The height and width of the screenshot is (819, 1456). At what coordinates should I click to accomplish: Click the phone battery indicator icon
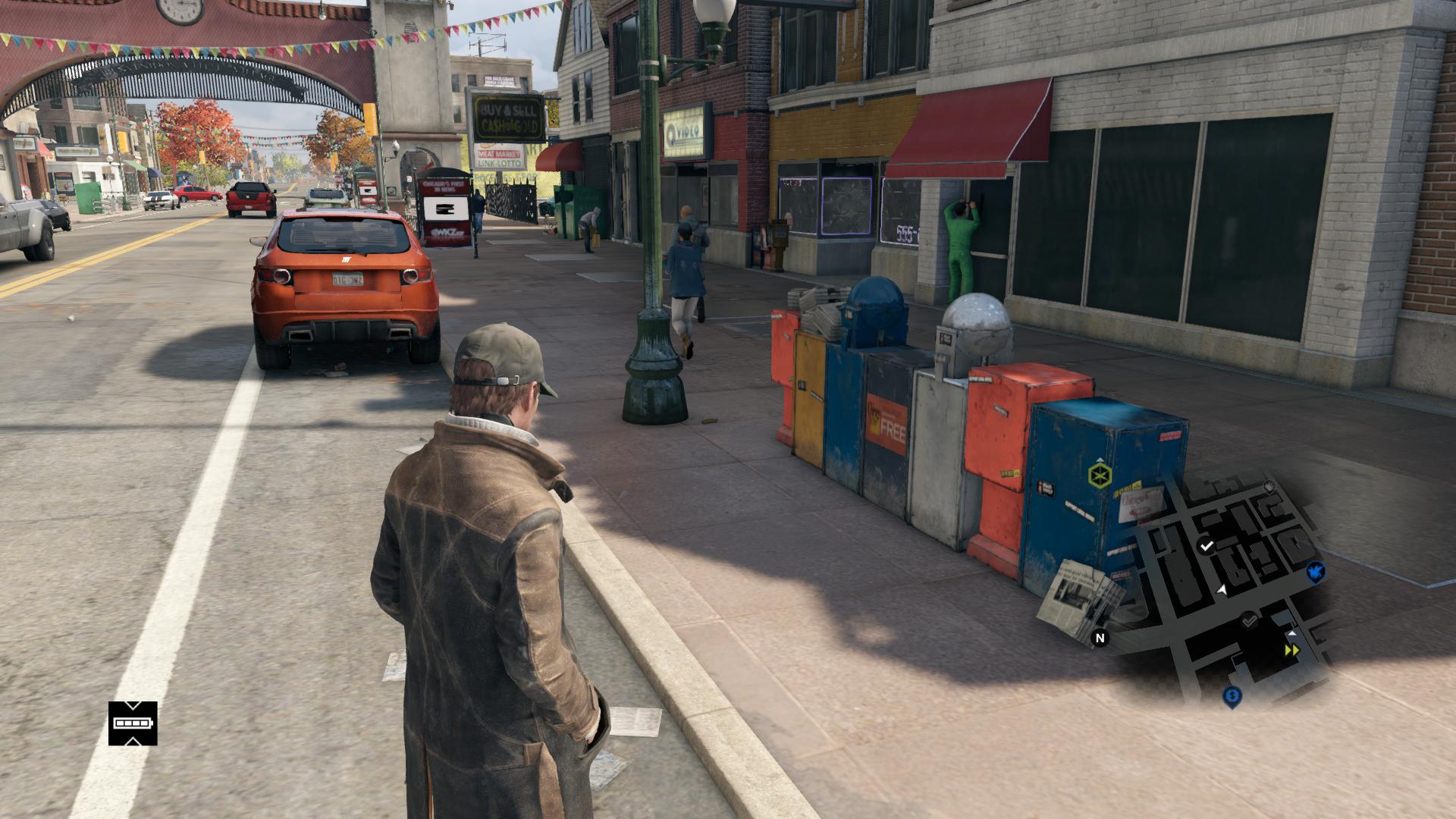[x=133, y=723]
